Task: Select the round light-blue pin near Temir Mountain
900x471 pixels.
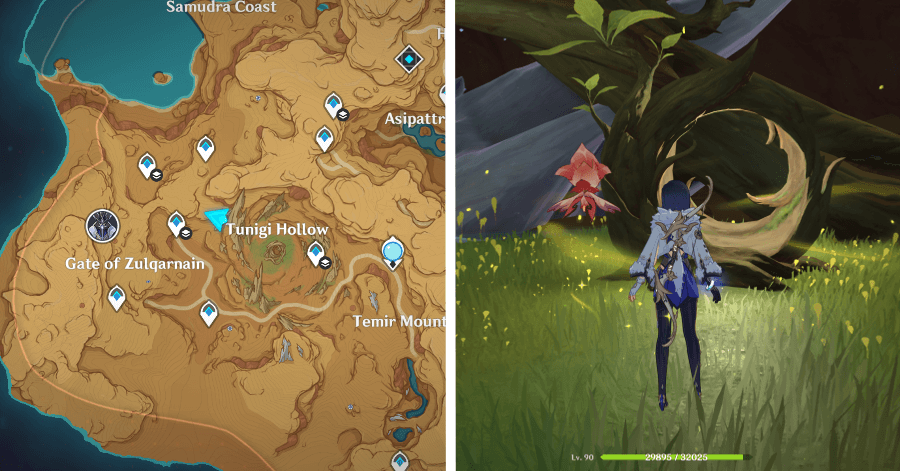Action: pos(394,252)
